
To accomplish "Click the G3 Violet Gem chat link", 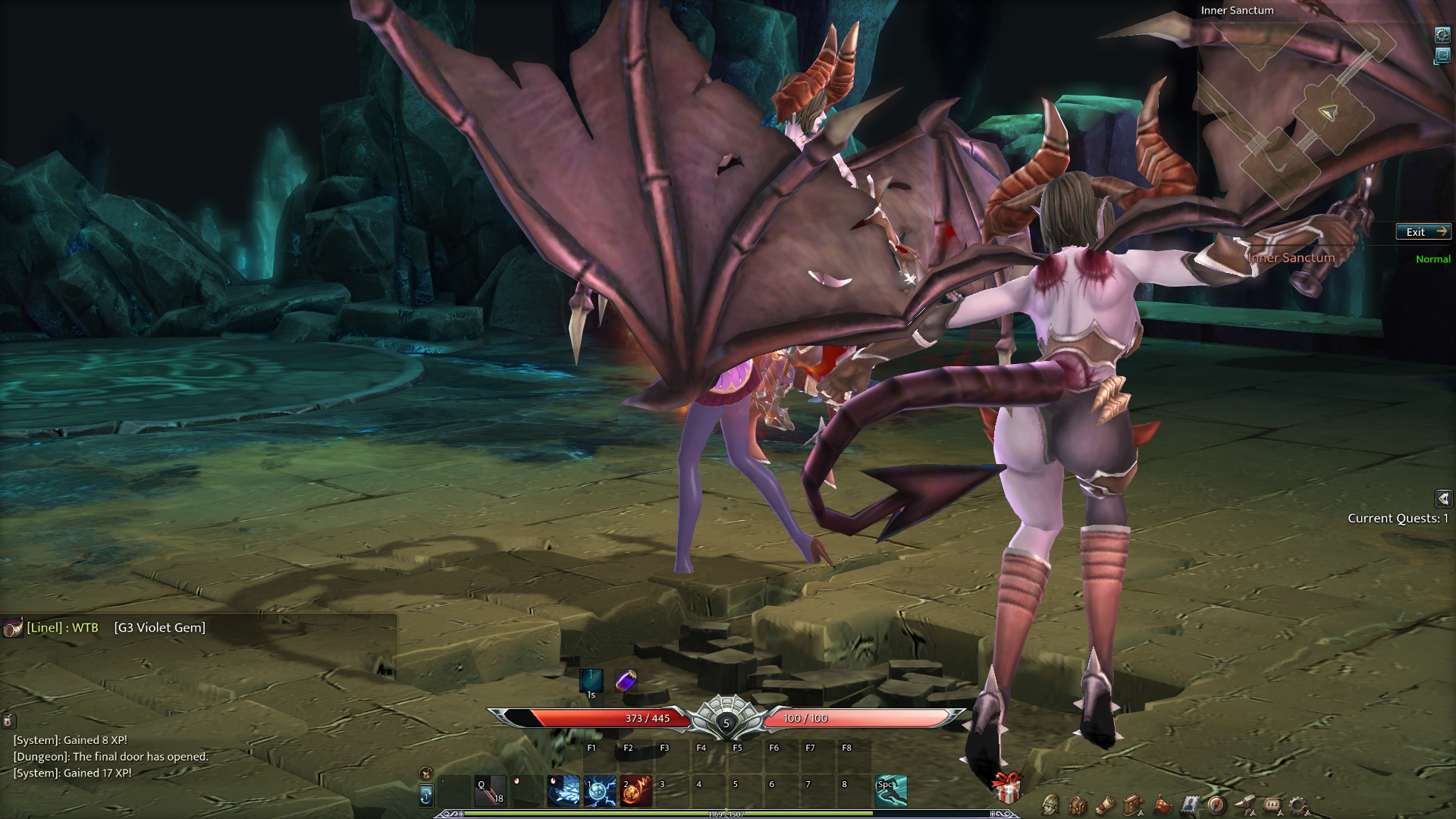I will tap(160, 628).
